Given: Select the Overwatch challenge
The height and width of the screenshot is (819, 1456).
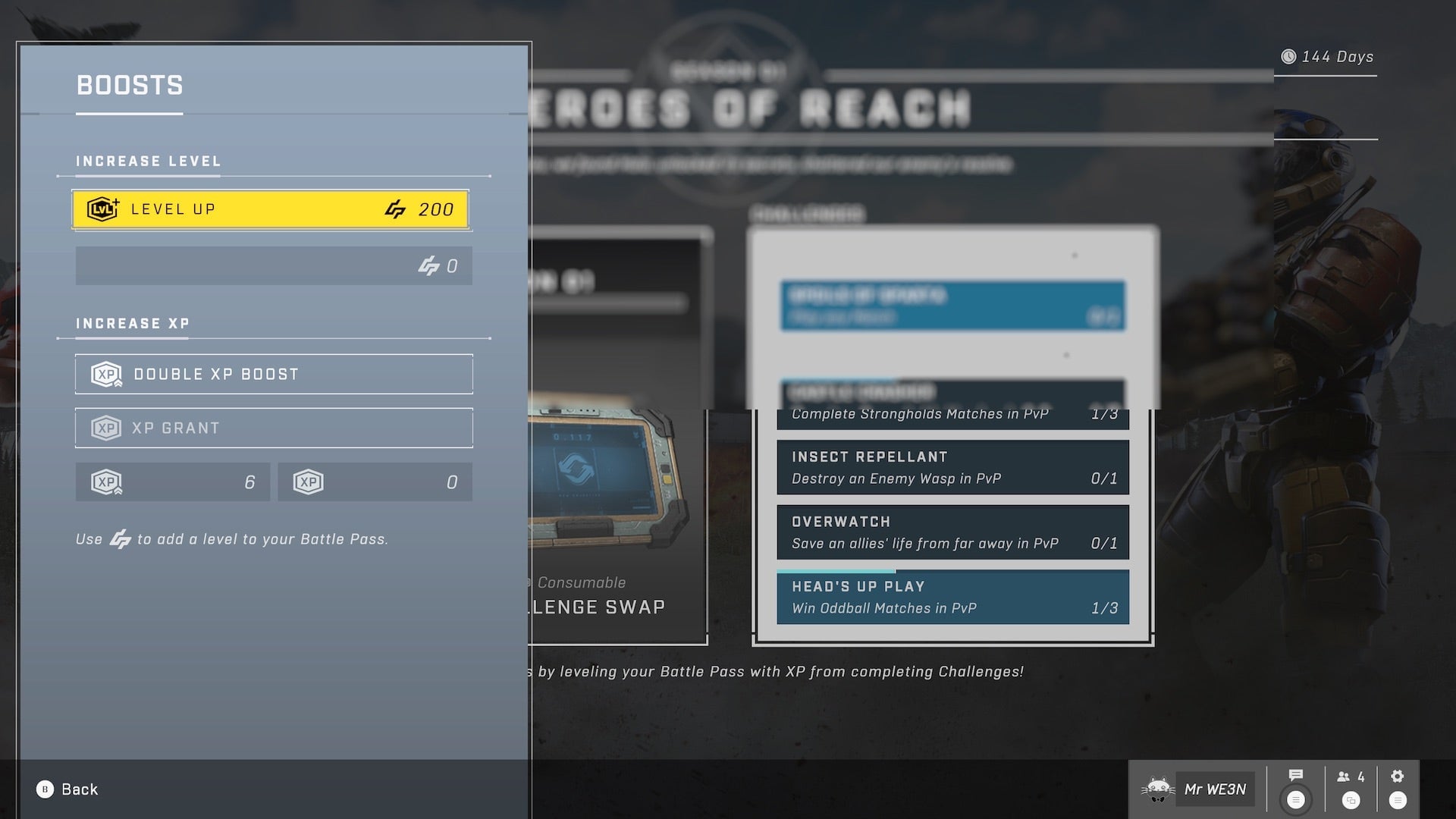Looking at the screenshot, I should (x=952, y=532).
